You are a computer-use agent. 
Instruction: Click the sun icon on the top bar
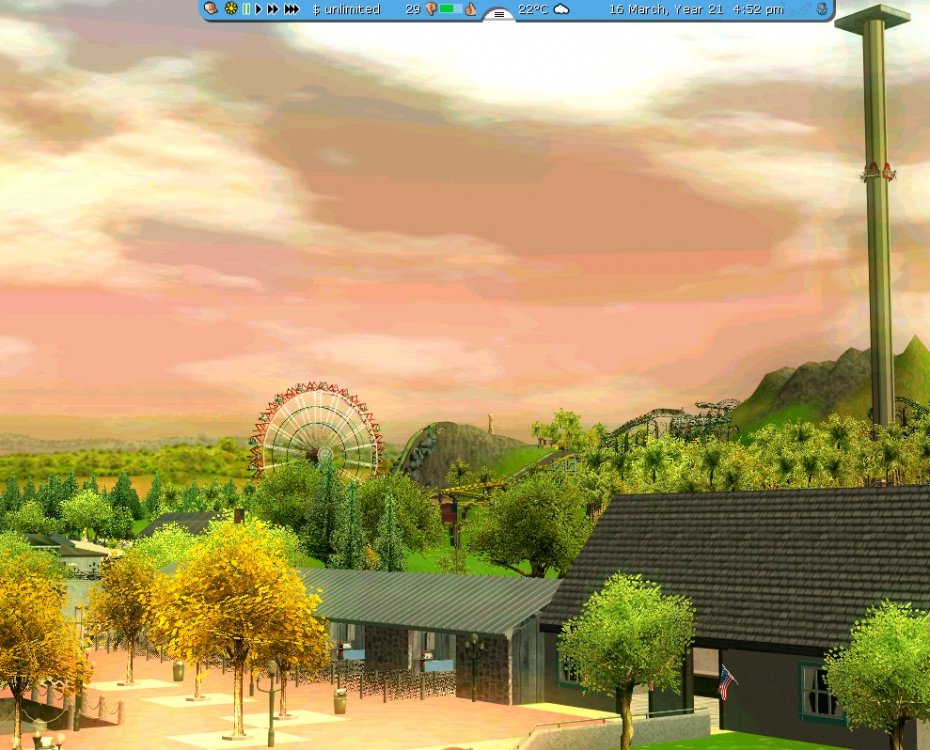point(231,9)
